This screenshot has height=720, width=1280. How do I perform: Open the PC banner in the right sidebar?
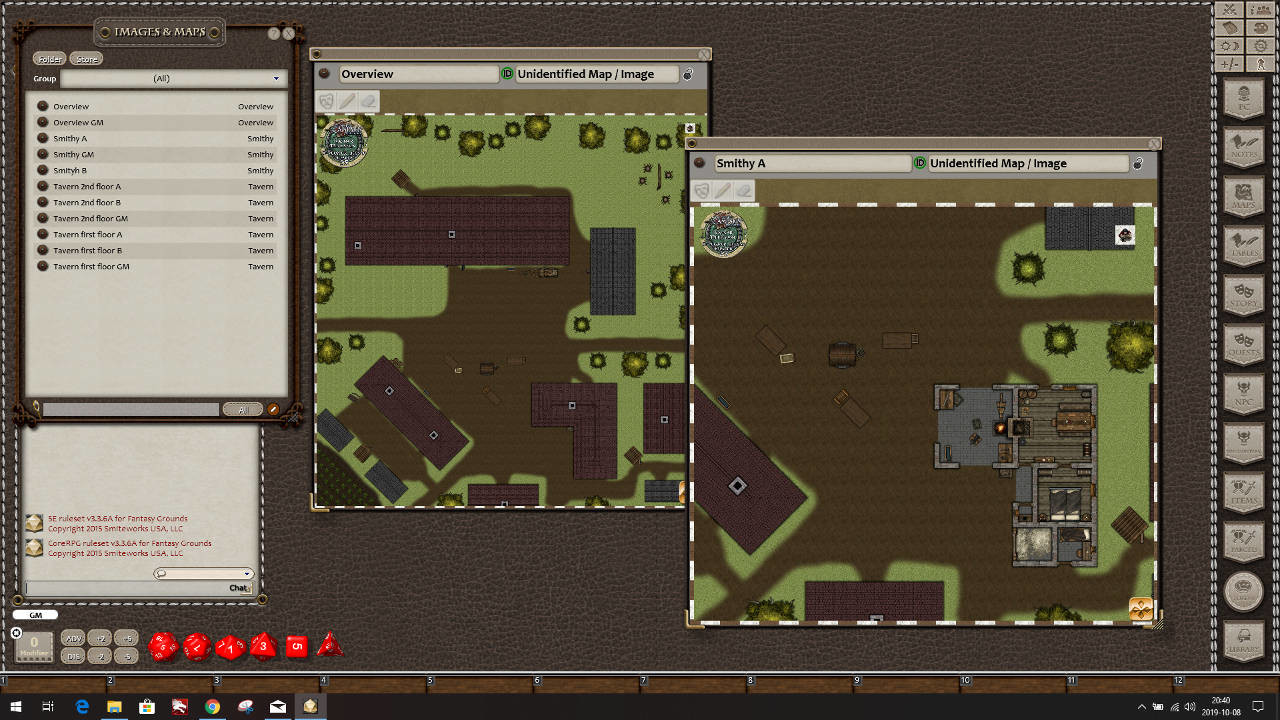[x=1245, y=100]
